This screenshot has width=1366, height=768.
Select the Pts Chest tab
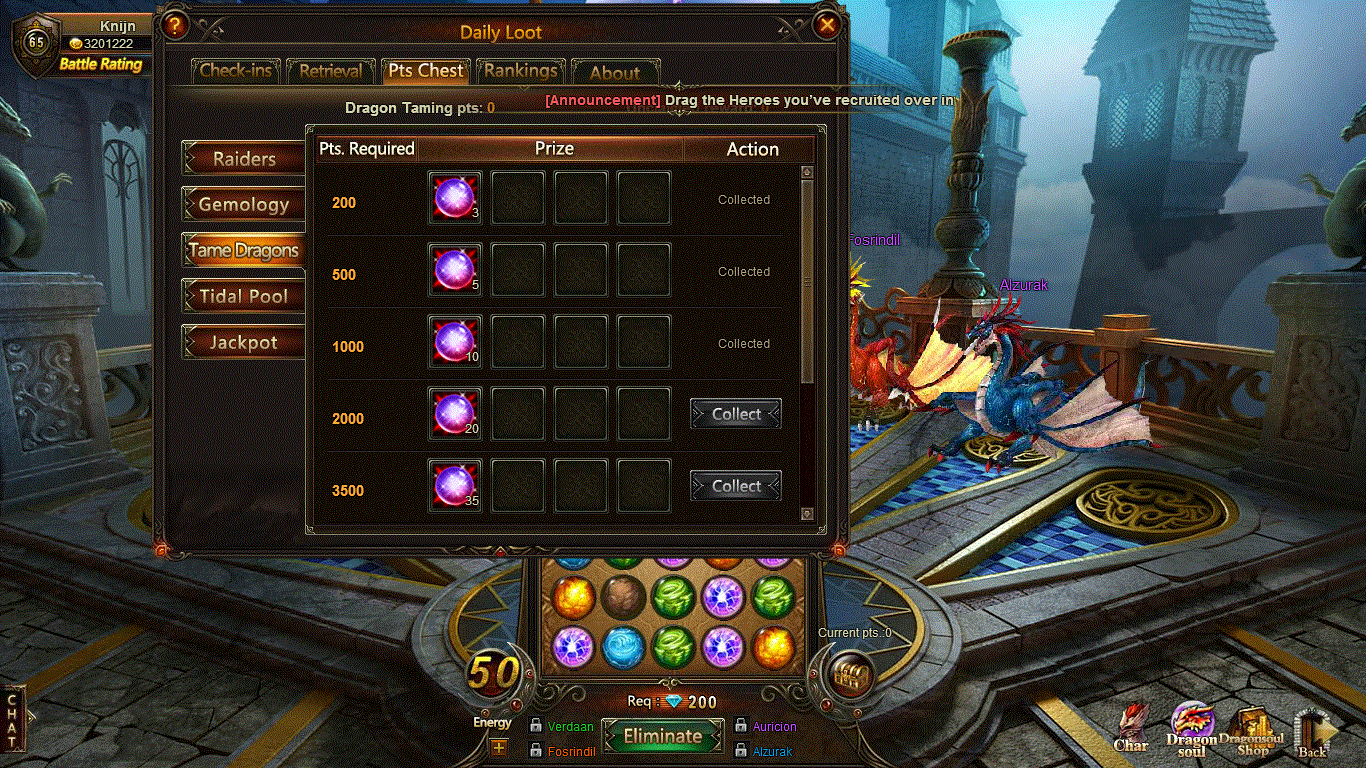coord(426,71)
